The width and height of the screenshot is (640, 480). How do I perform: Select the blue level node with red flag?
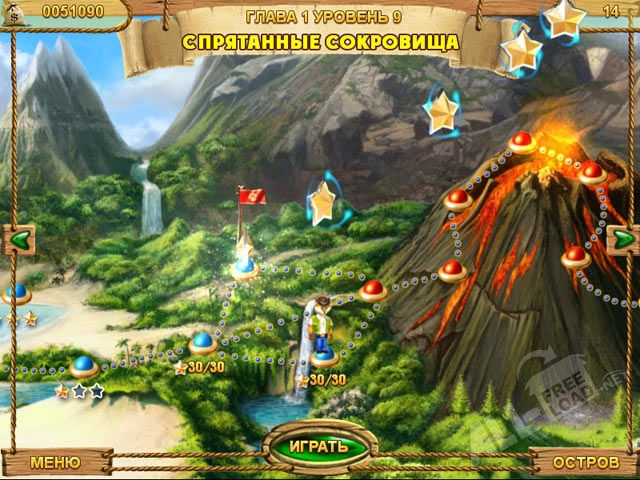click(x=244, y=267)
